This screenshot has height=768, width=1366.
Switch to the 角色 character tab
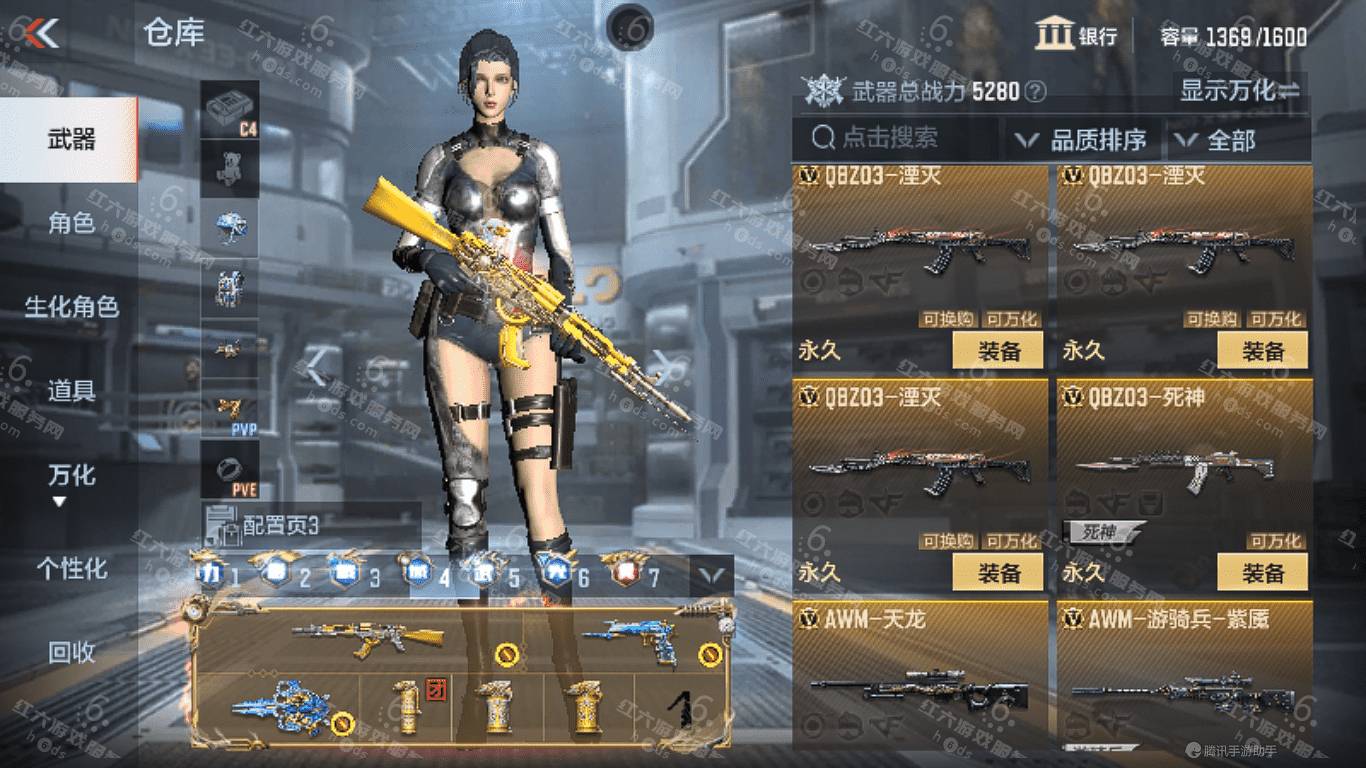click(x=70, y=223)
